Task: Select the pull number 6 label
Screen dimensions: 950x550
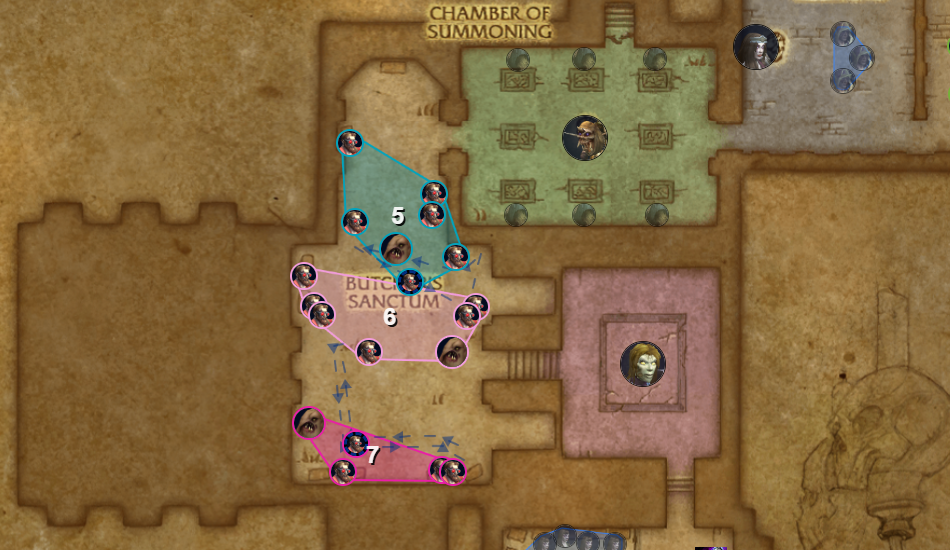Action: (390, 317)
